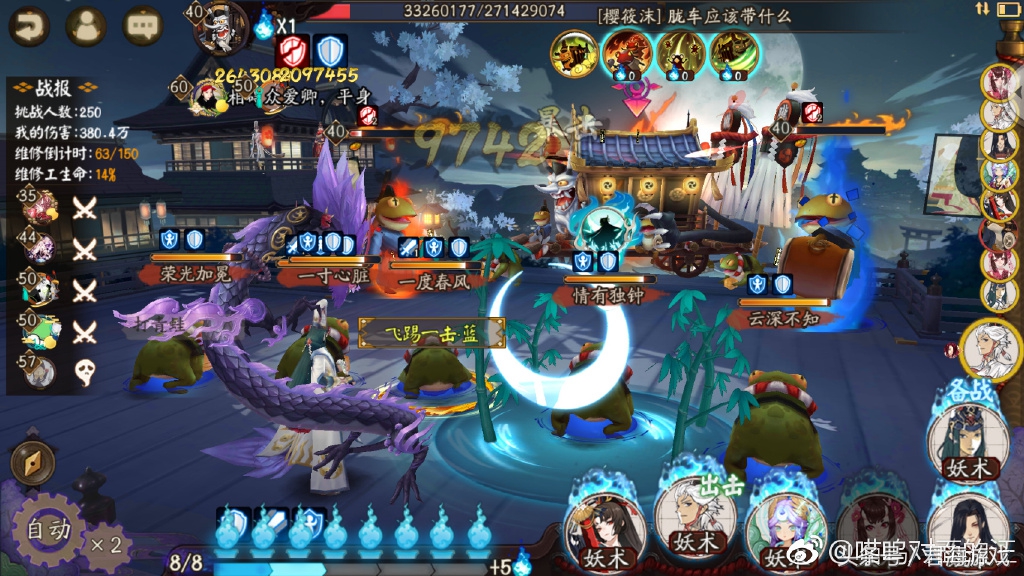Click the compass icon button
This screenshot has width=1024, height=576.
point(32,464)
